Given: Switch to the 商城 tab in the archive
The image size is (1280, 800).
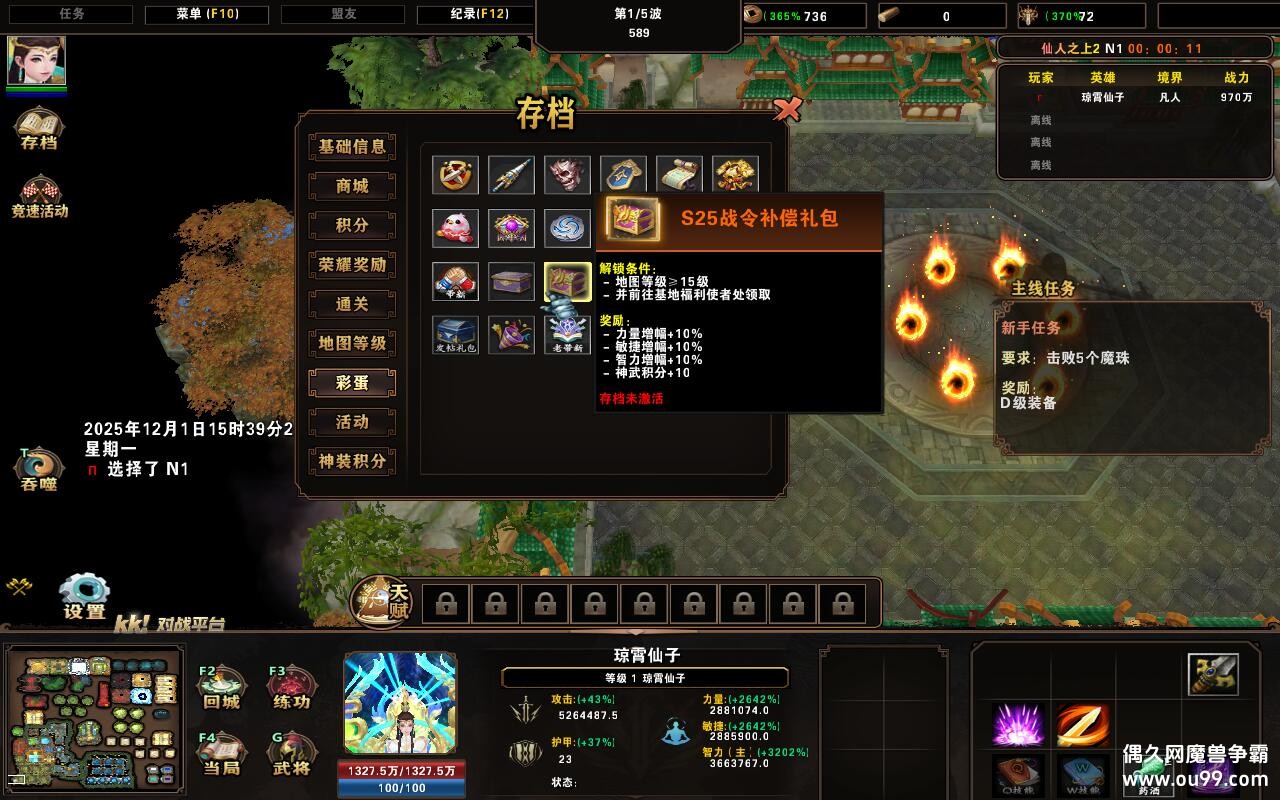Looking at the screenshot, I should click(351, 185).
